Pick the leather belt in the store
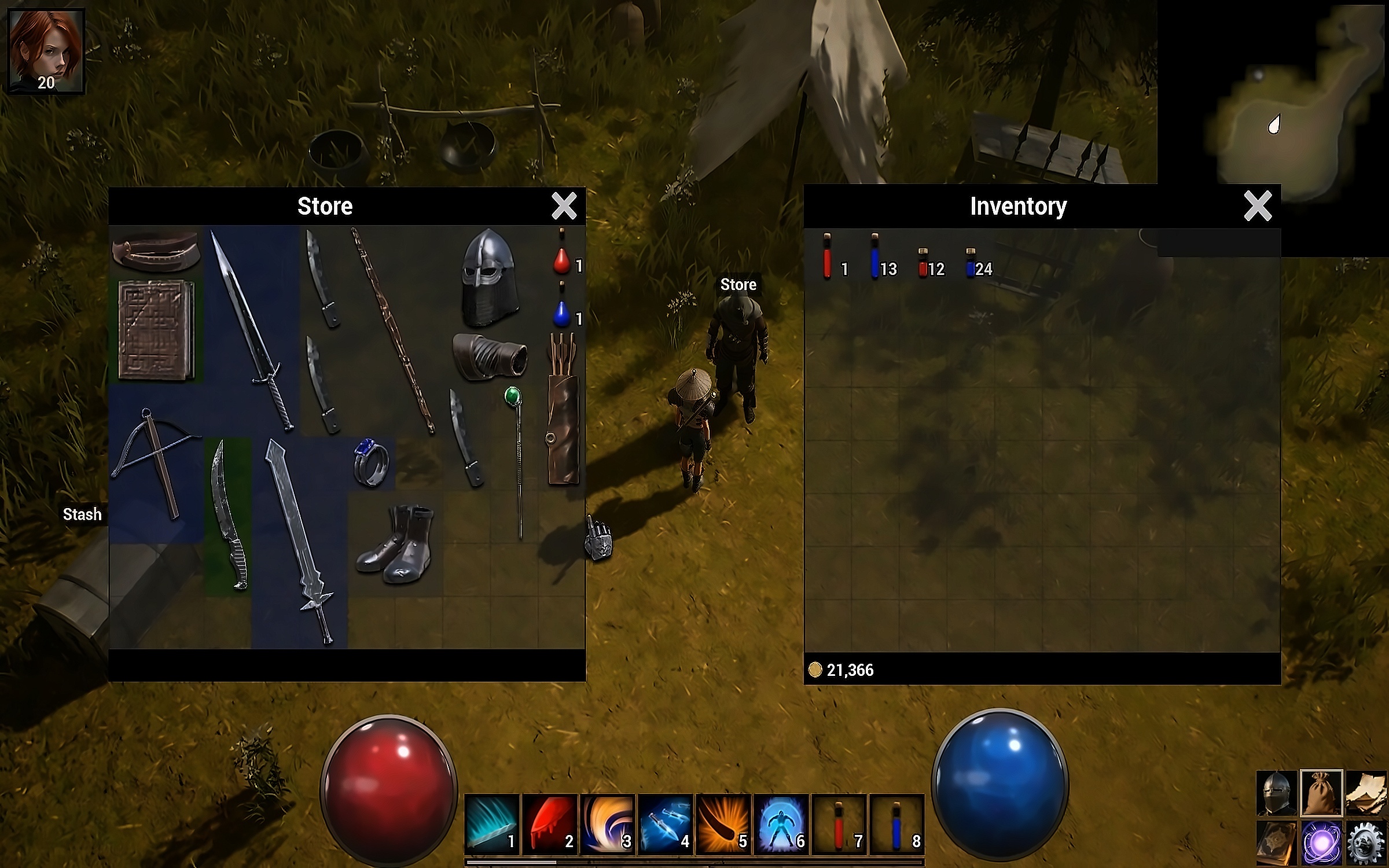Screen dimensions: 1389x868 (x=156, y=251)
